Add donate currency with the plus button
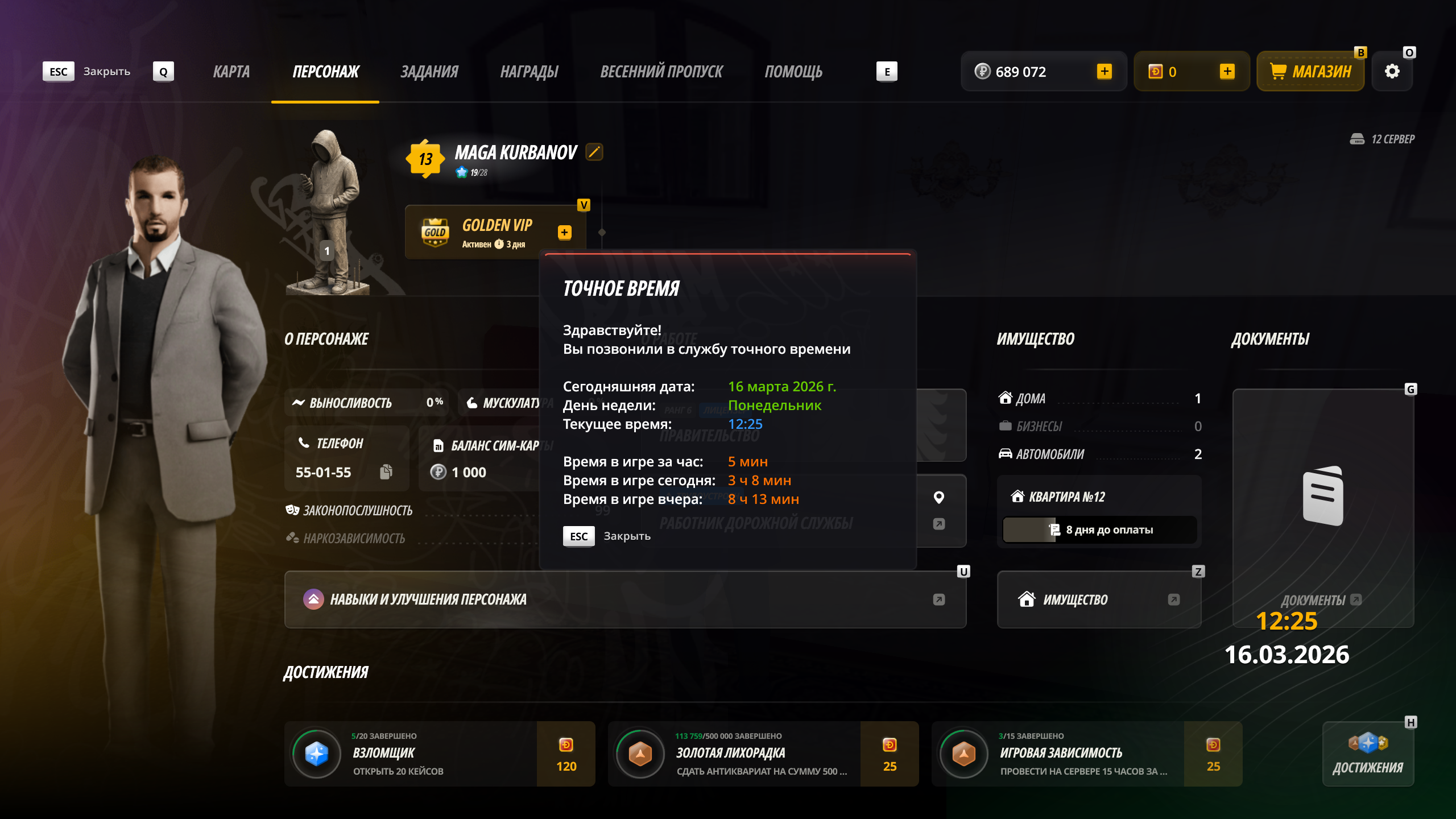 (1227, 72)
